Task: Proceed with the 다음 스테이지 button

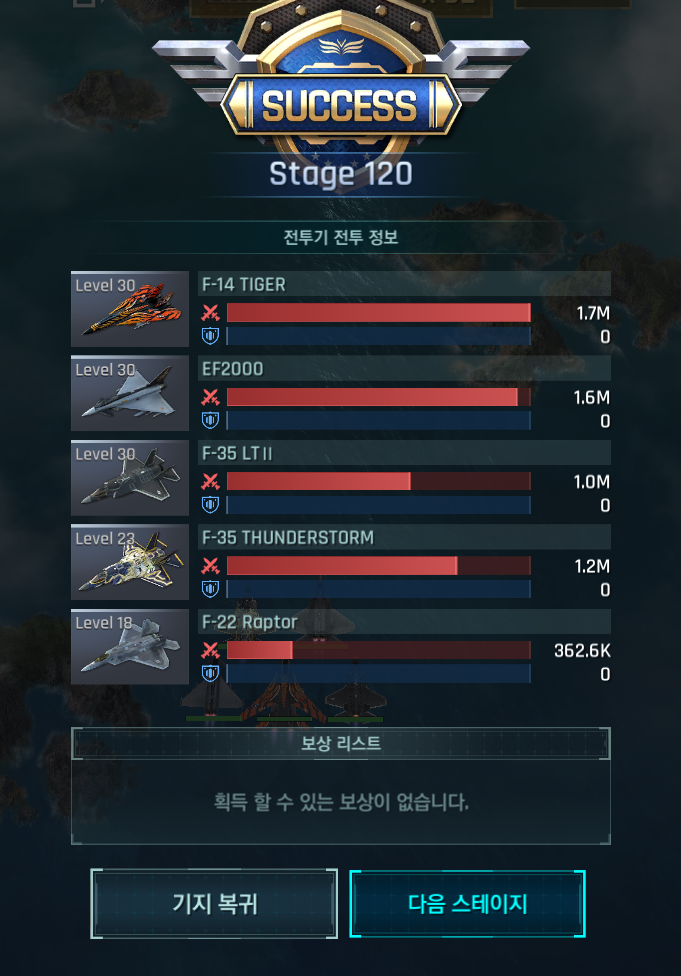Action: tap(467, 904)
